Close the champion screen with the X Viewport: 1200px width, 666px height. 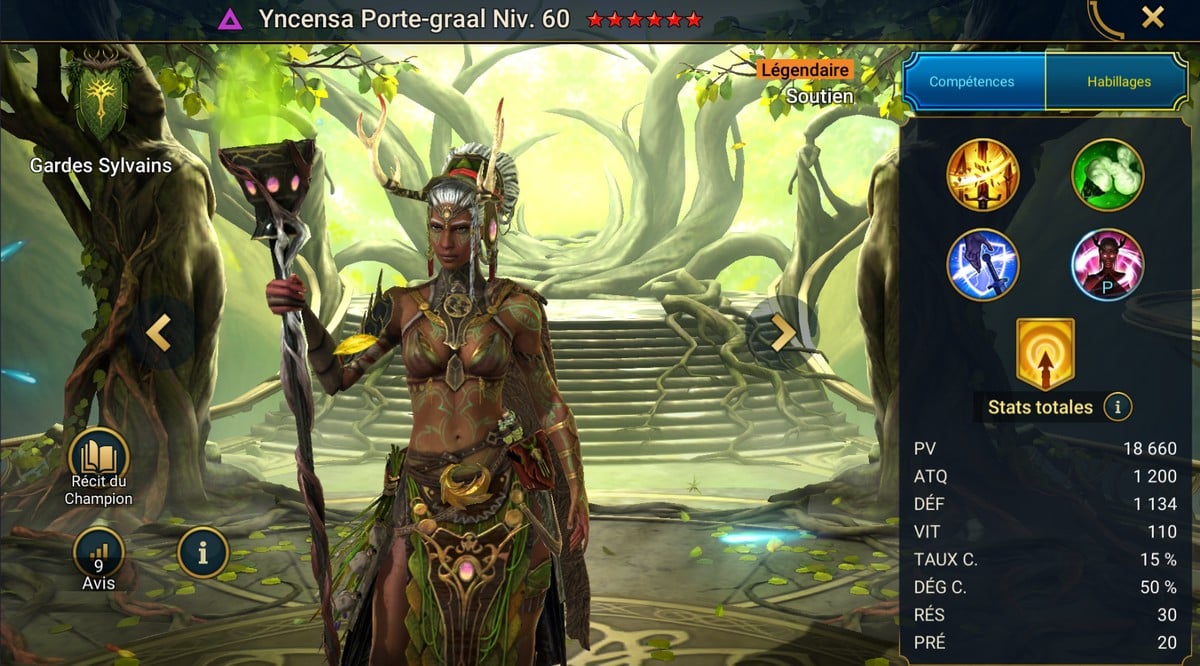coord(1153,17)
